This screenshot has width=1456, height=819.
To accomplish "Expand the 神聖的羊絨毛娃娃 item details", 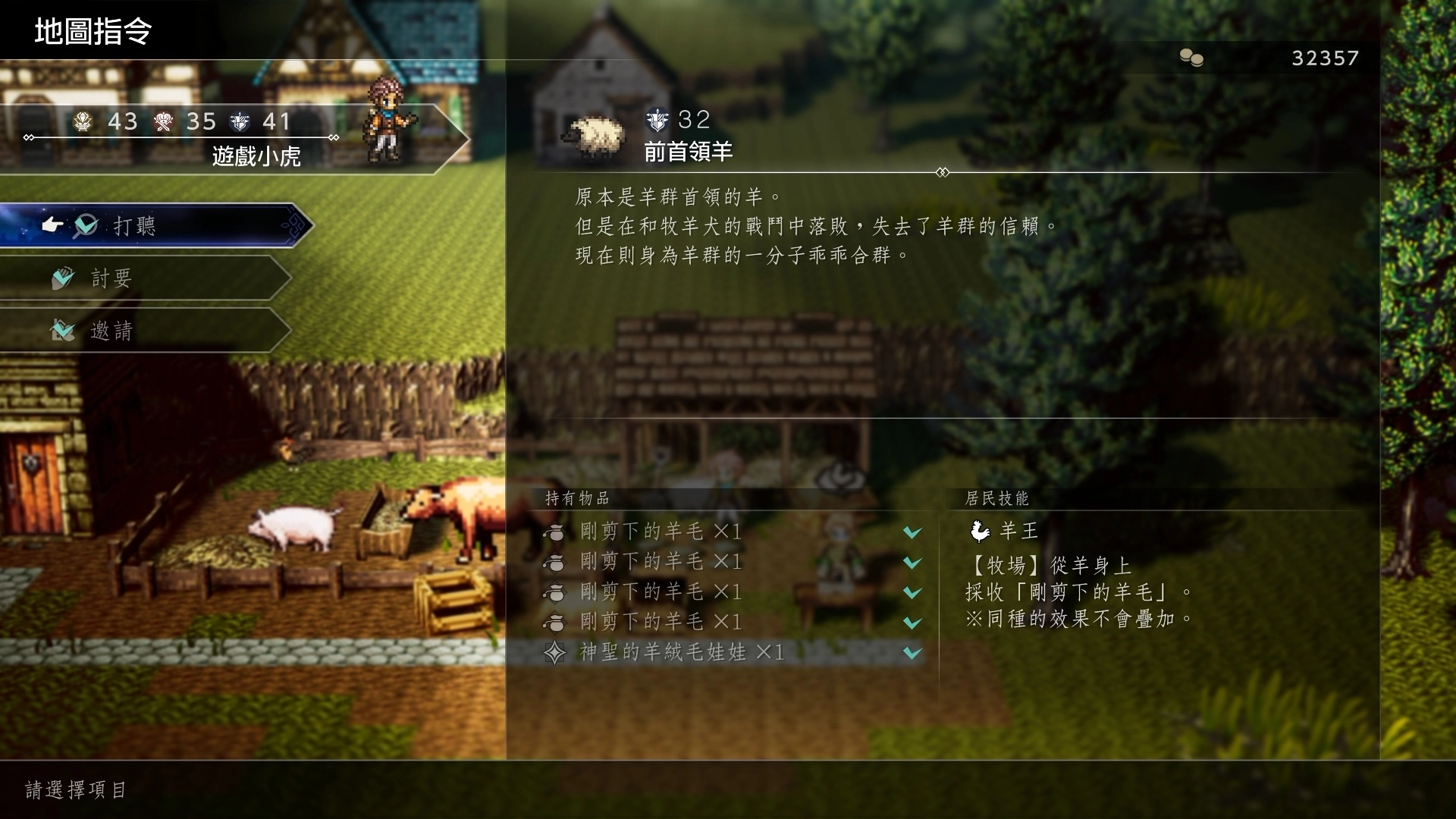I will pos(912,652).
